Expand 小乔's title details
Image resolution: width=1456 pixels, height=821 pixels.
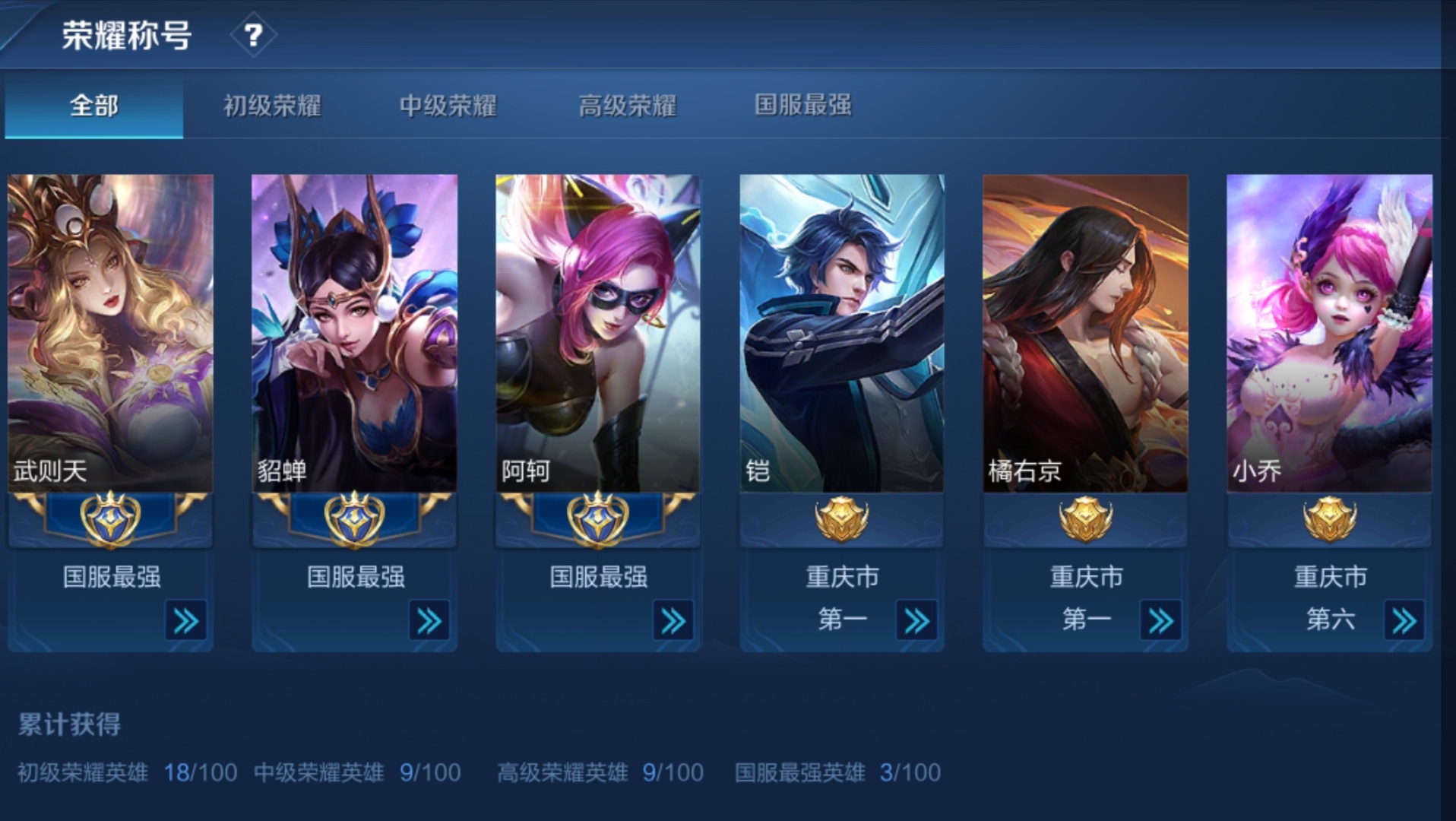(x=1403, y=621)
